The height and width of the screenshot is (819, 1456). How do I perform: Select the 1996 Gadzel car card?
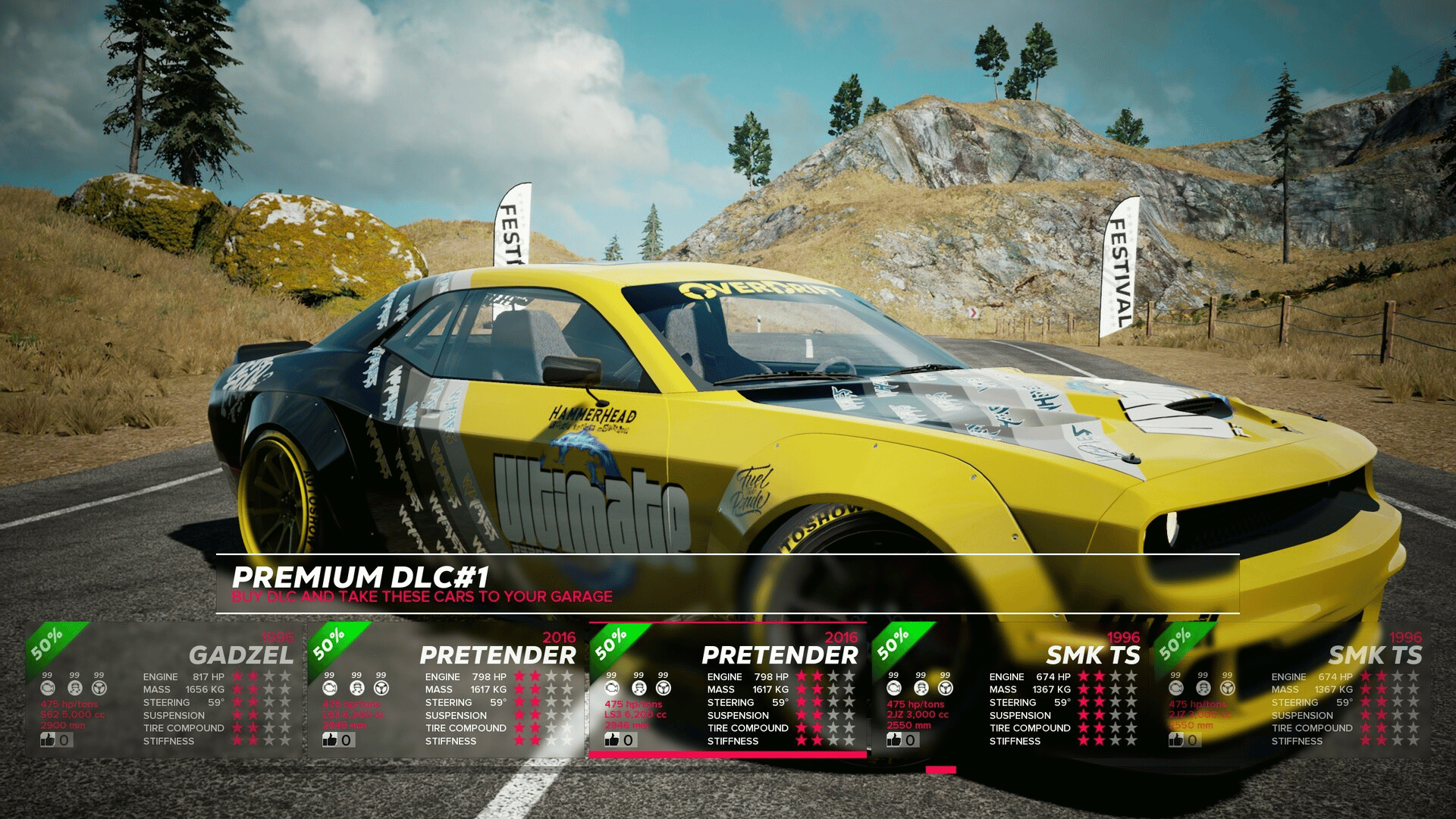pyautogui.click(x=163, y=690)
